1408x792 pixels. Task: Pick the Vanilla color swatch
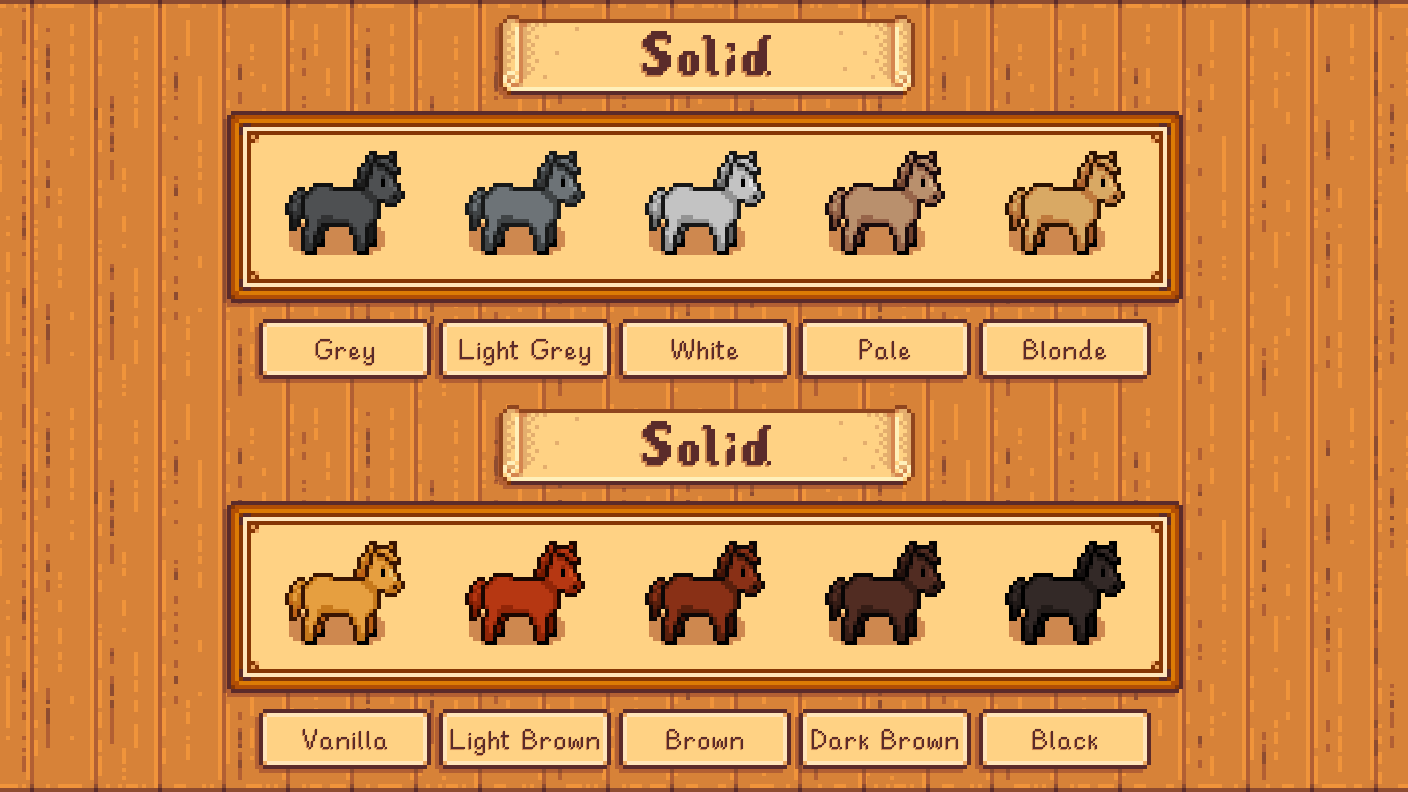[x=344, y=740]
